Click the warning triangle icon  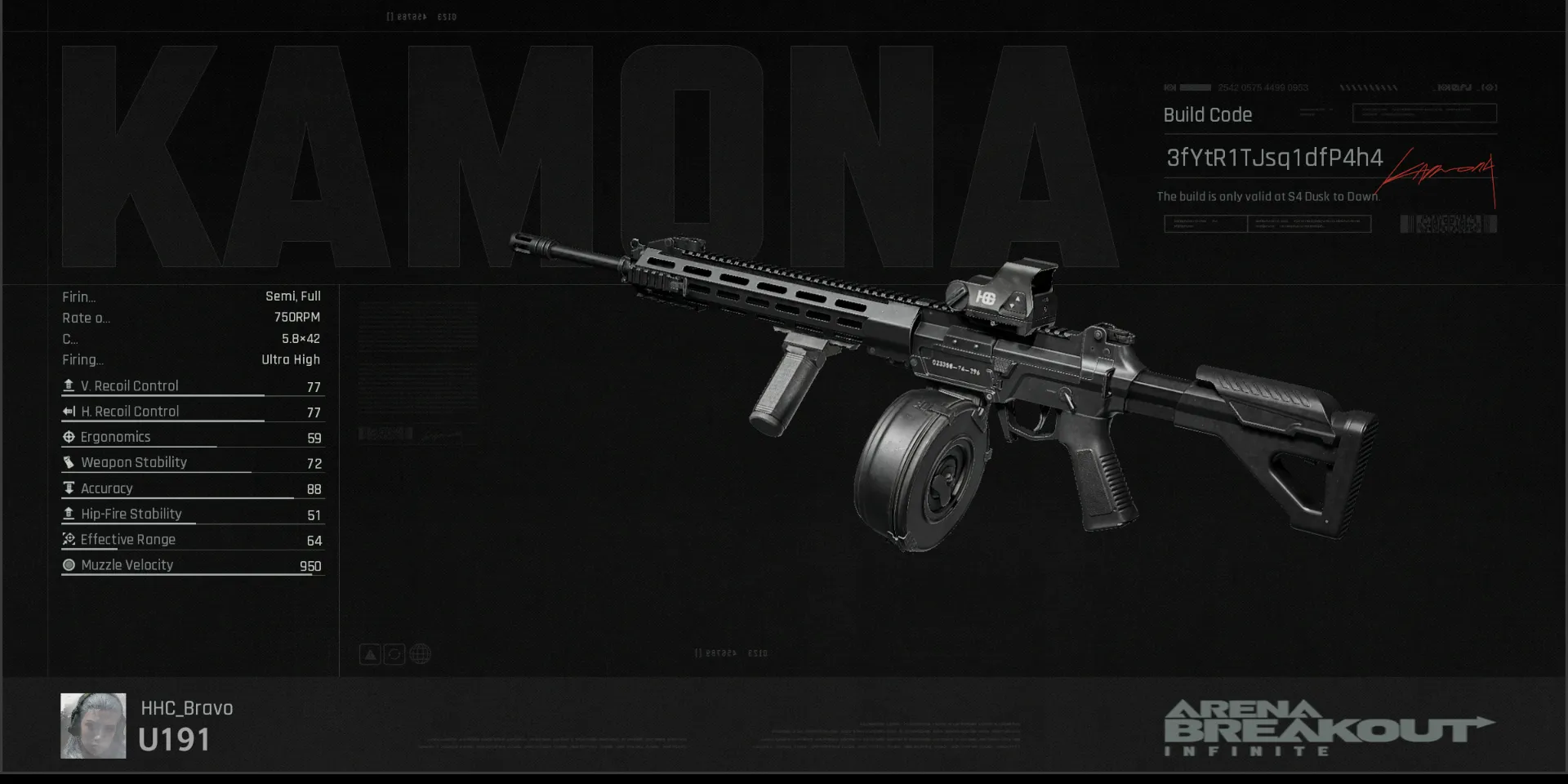point(370,654)
